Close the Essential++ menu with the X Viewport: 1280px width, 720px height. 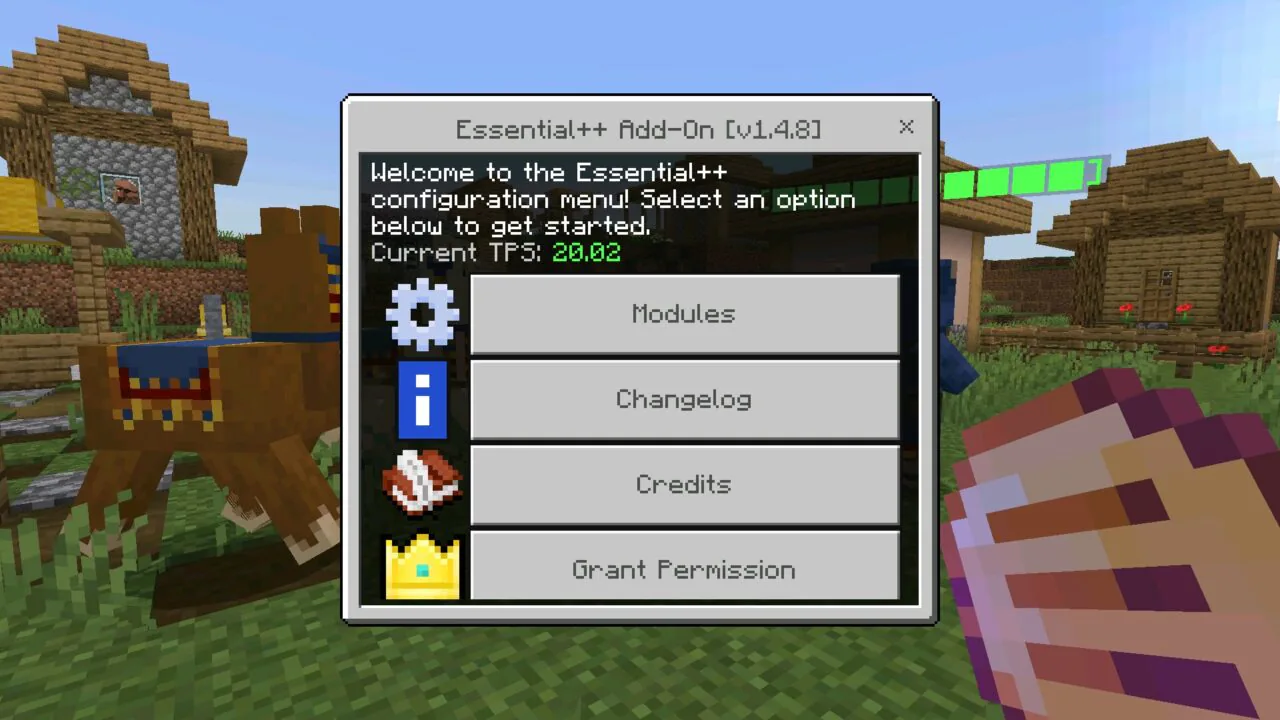[906, 127]
